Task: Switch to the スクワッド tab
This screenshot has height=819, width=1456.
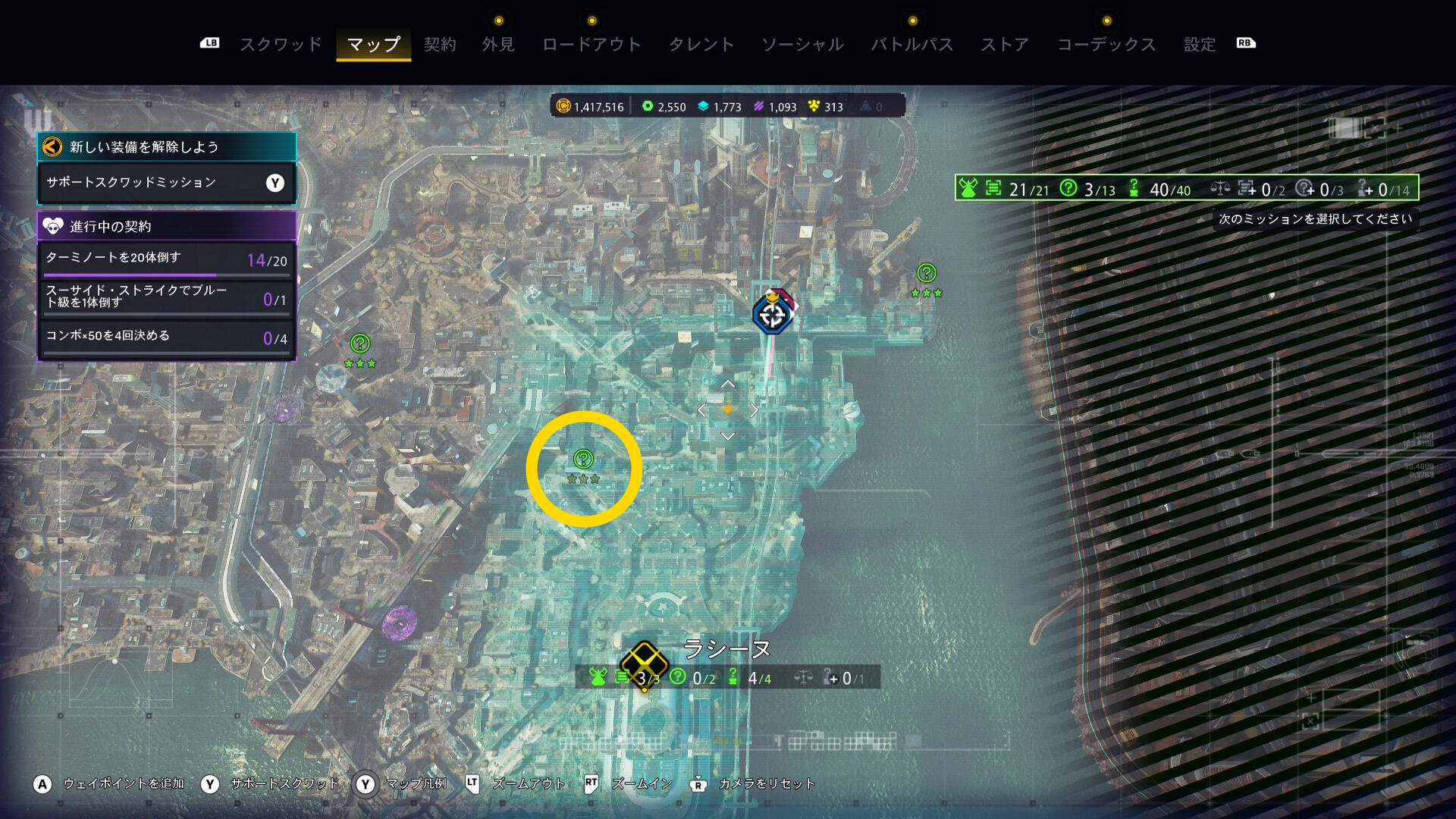Action: click(x=281, y=44)
